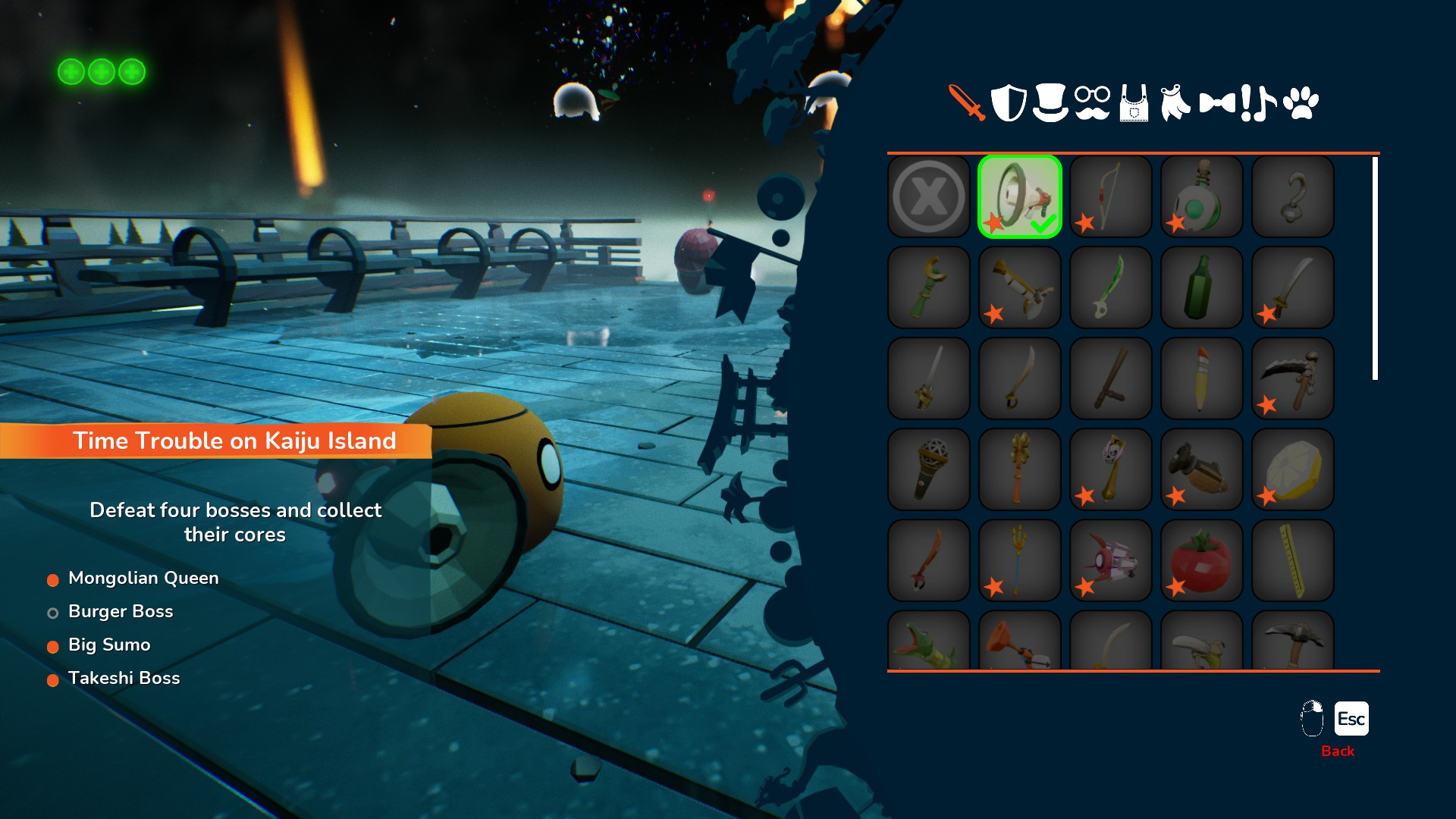This screenshot has width=1456, height=819.
Task: Equip the green glass bottle
Action: 1202,287
